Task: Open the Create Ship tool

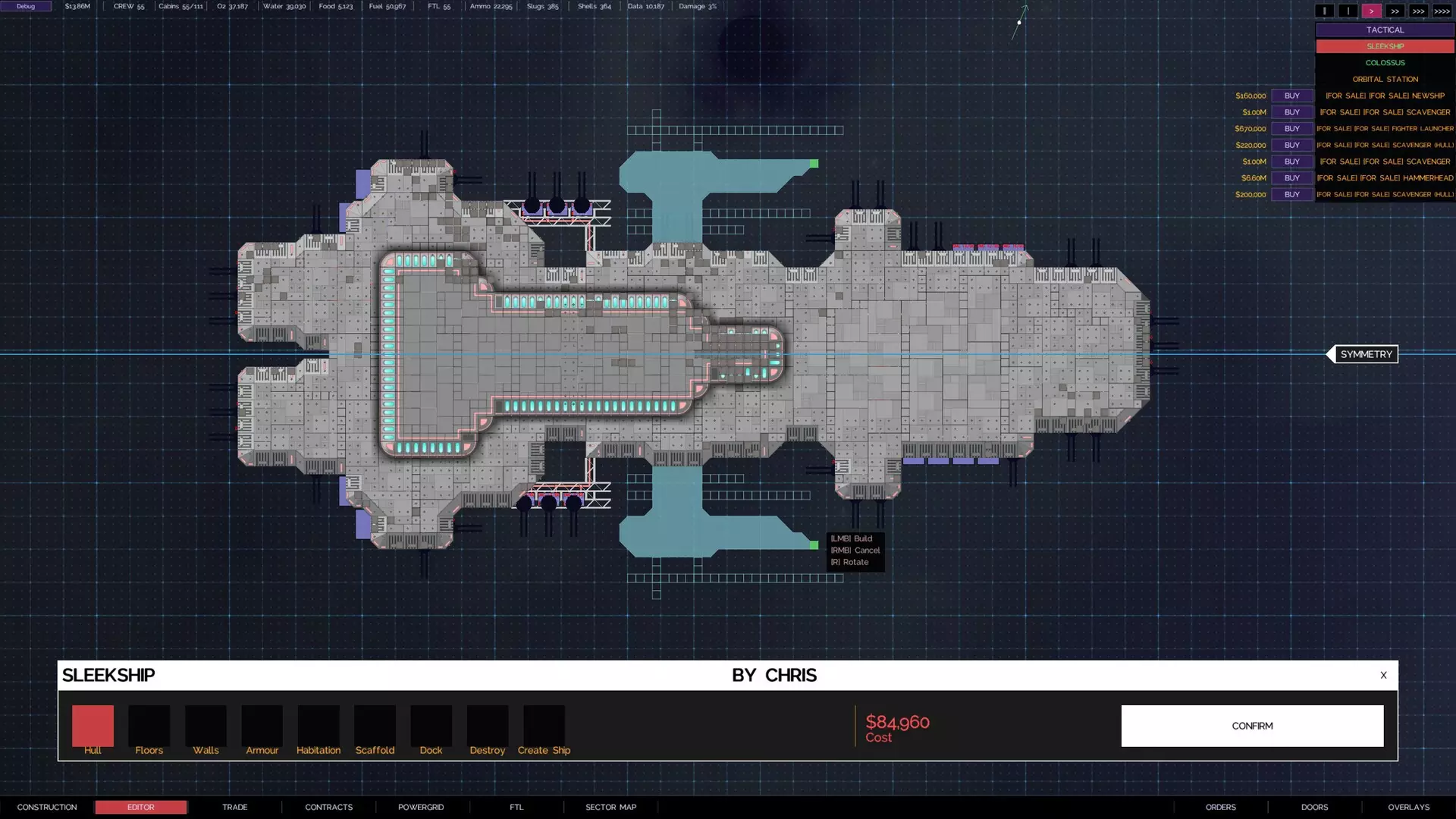Action: (544, 726)
